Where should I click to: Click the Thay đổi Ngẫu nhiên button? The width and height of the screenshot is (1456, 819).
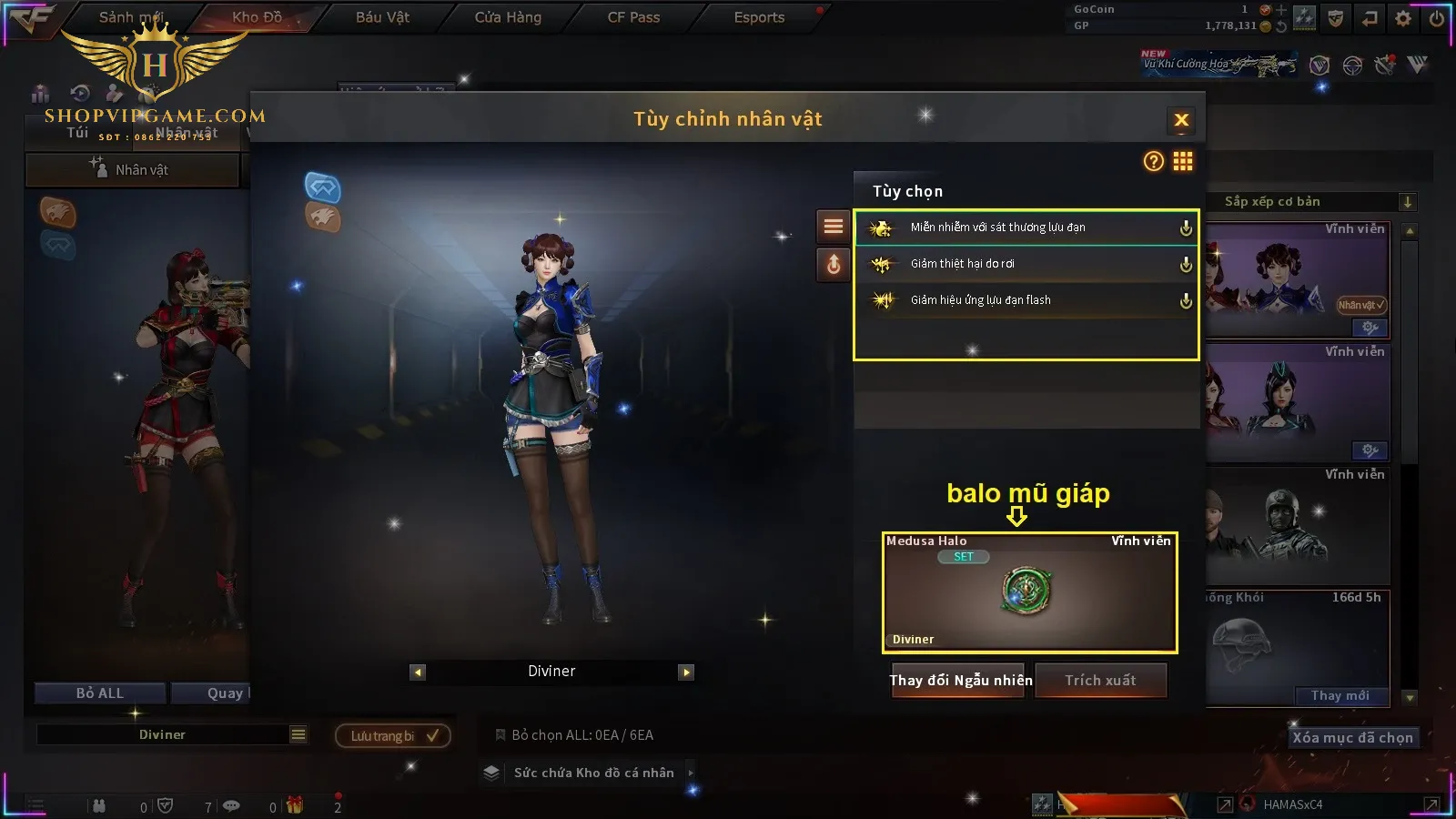960,681
